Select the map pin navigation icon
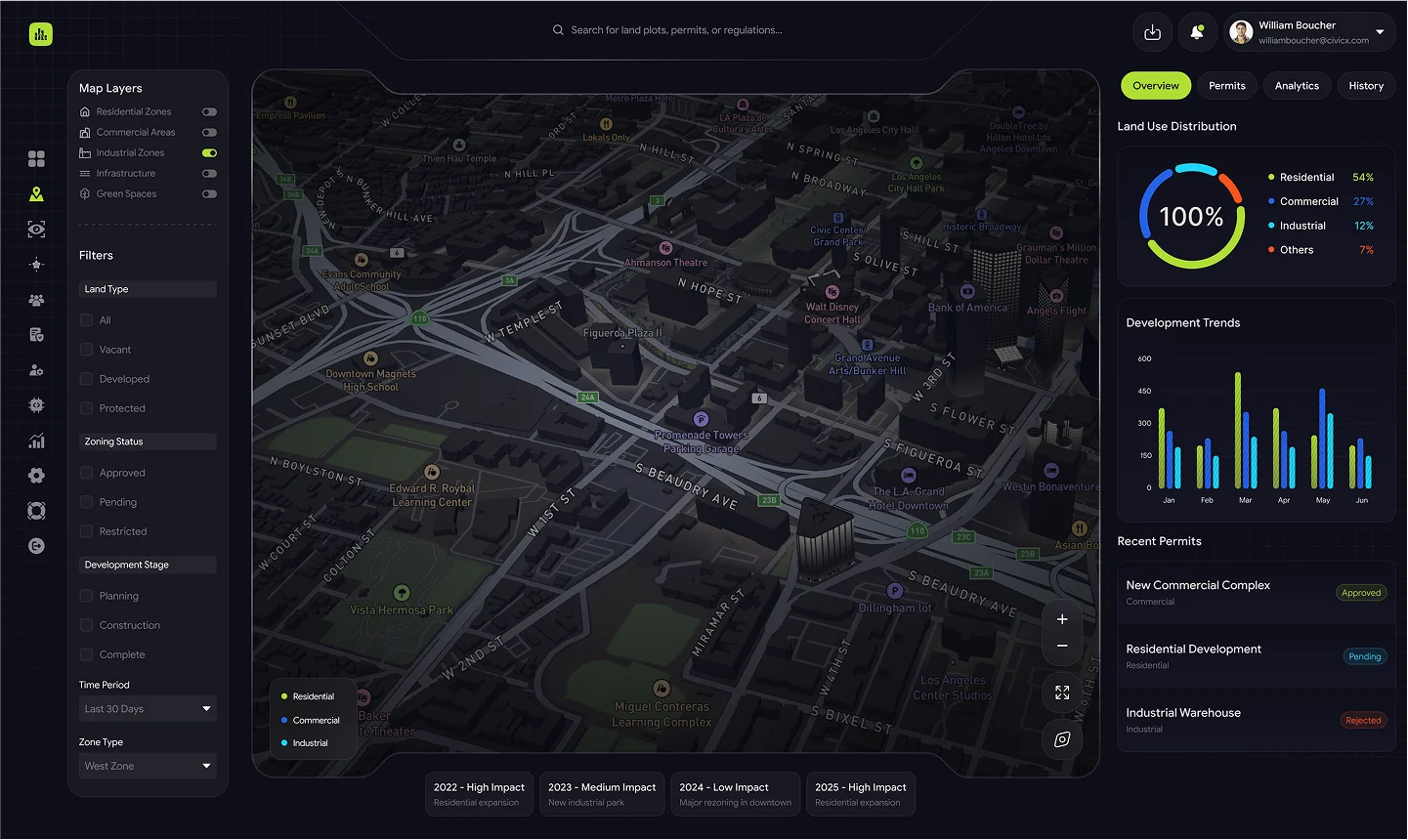 [x=36, y=193]
